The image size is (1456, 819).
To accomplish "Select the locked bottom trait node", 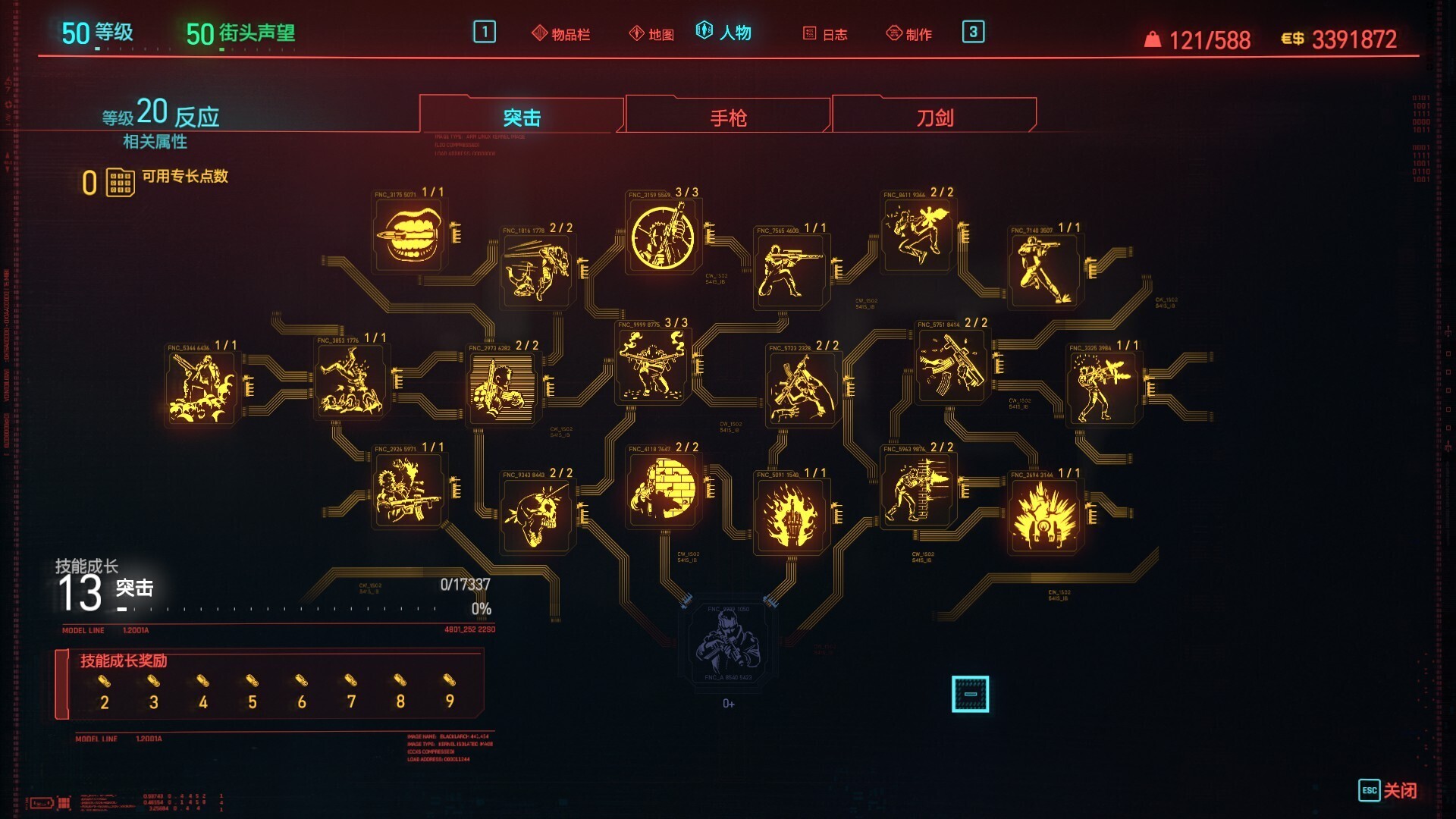I will coord(728,642).
